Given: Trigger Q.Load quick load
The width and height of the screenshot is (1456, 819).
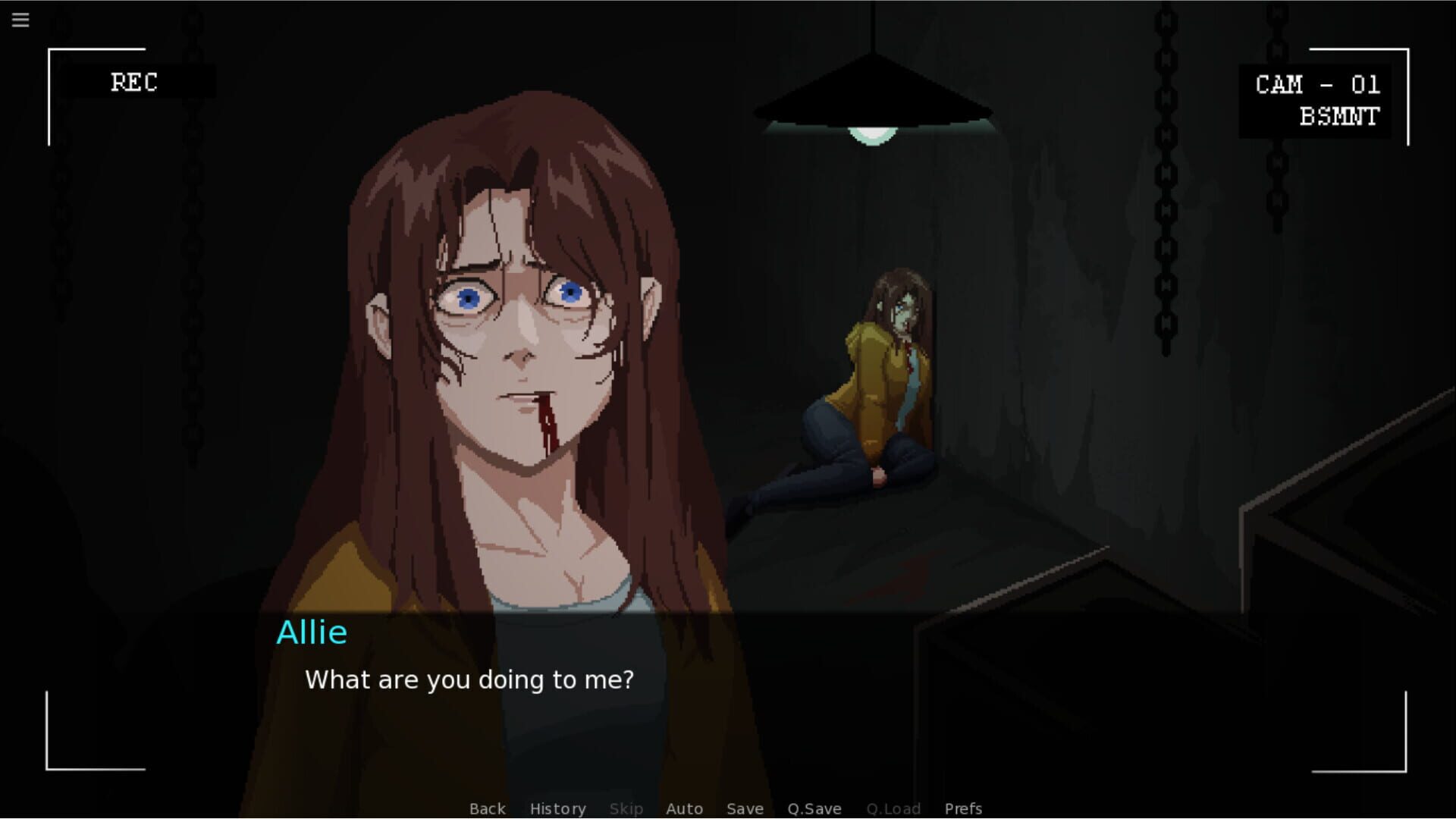Looking at the screenshot, I should [893, 808].
